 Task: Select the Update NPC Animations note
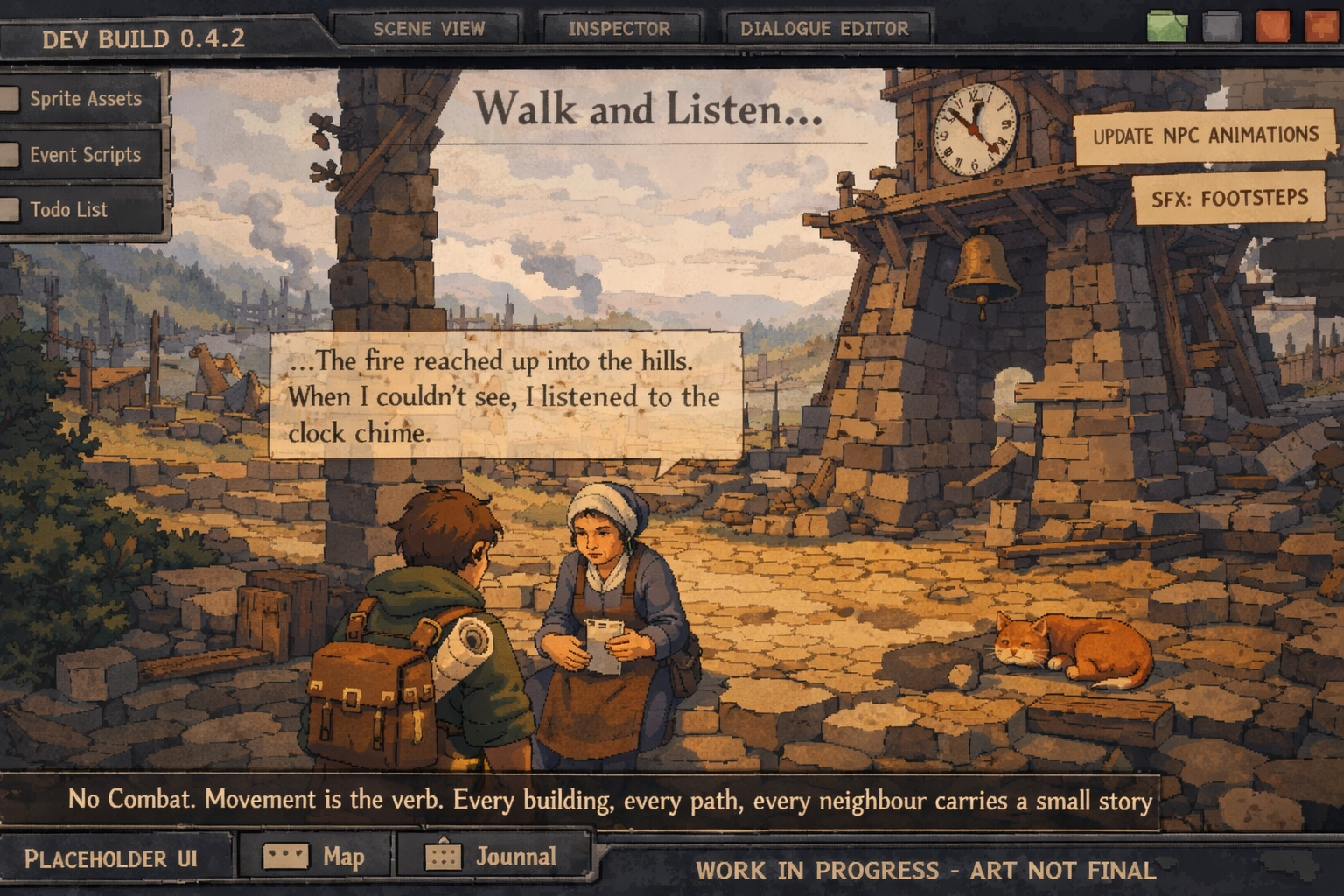tap(1205, 136)
